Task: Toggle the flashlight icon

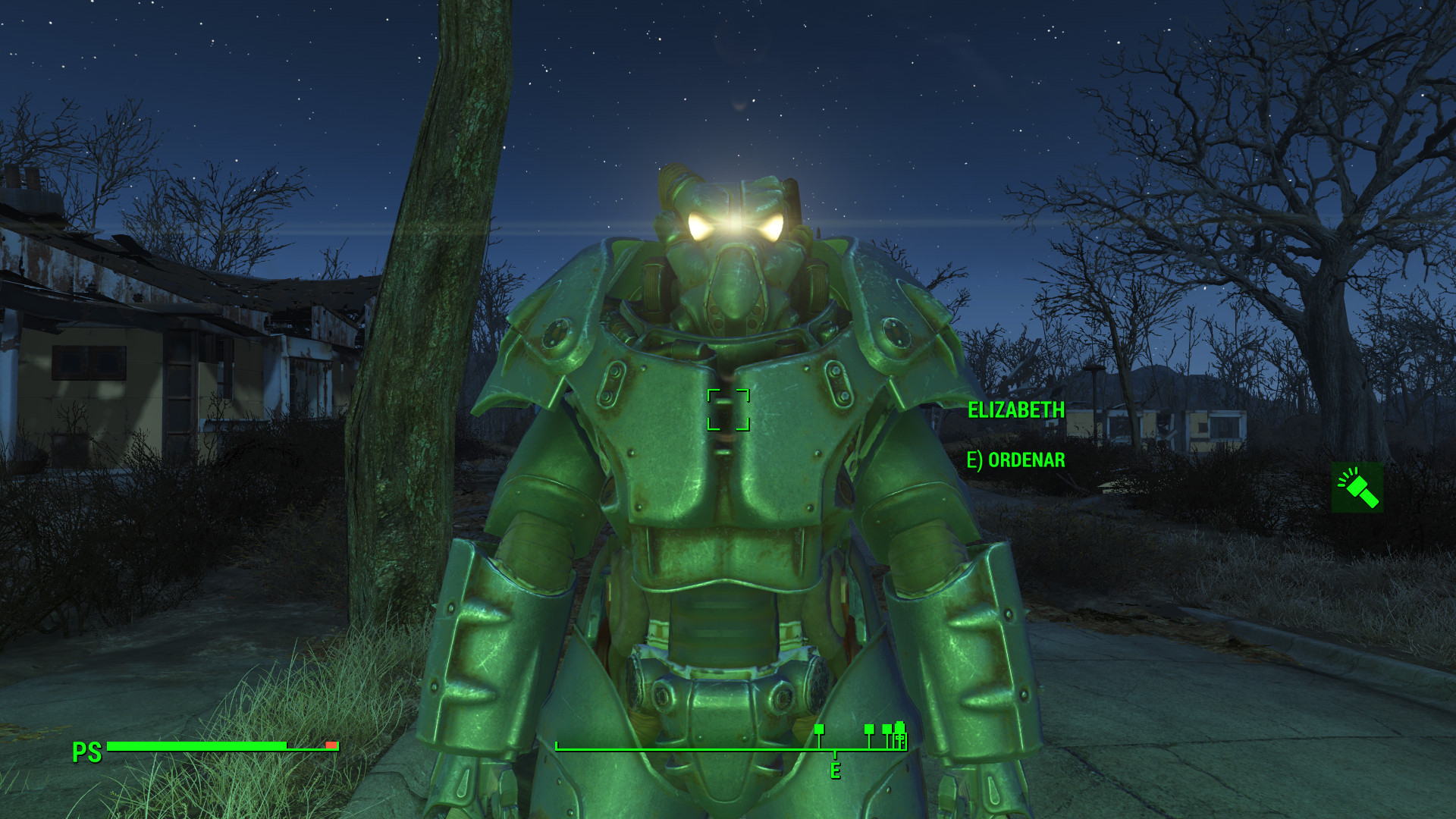Action: tap(1357, 488)
